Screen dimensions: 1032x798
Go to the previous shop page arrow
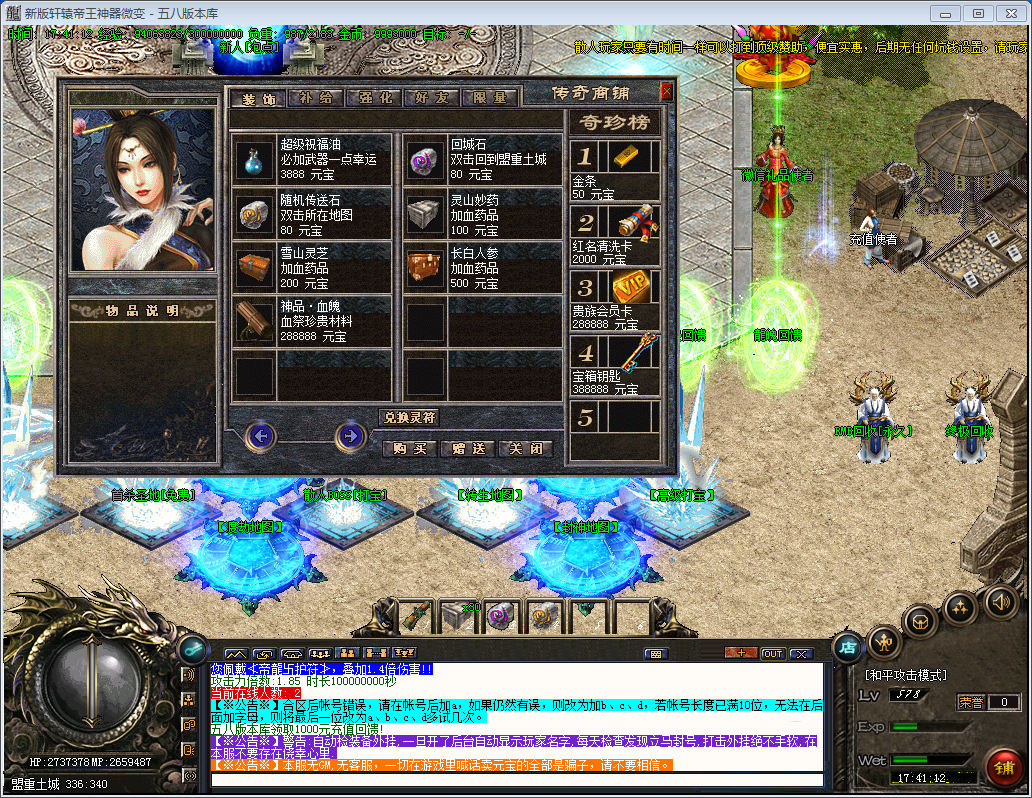pyautogui.click(x=261, y=436)
